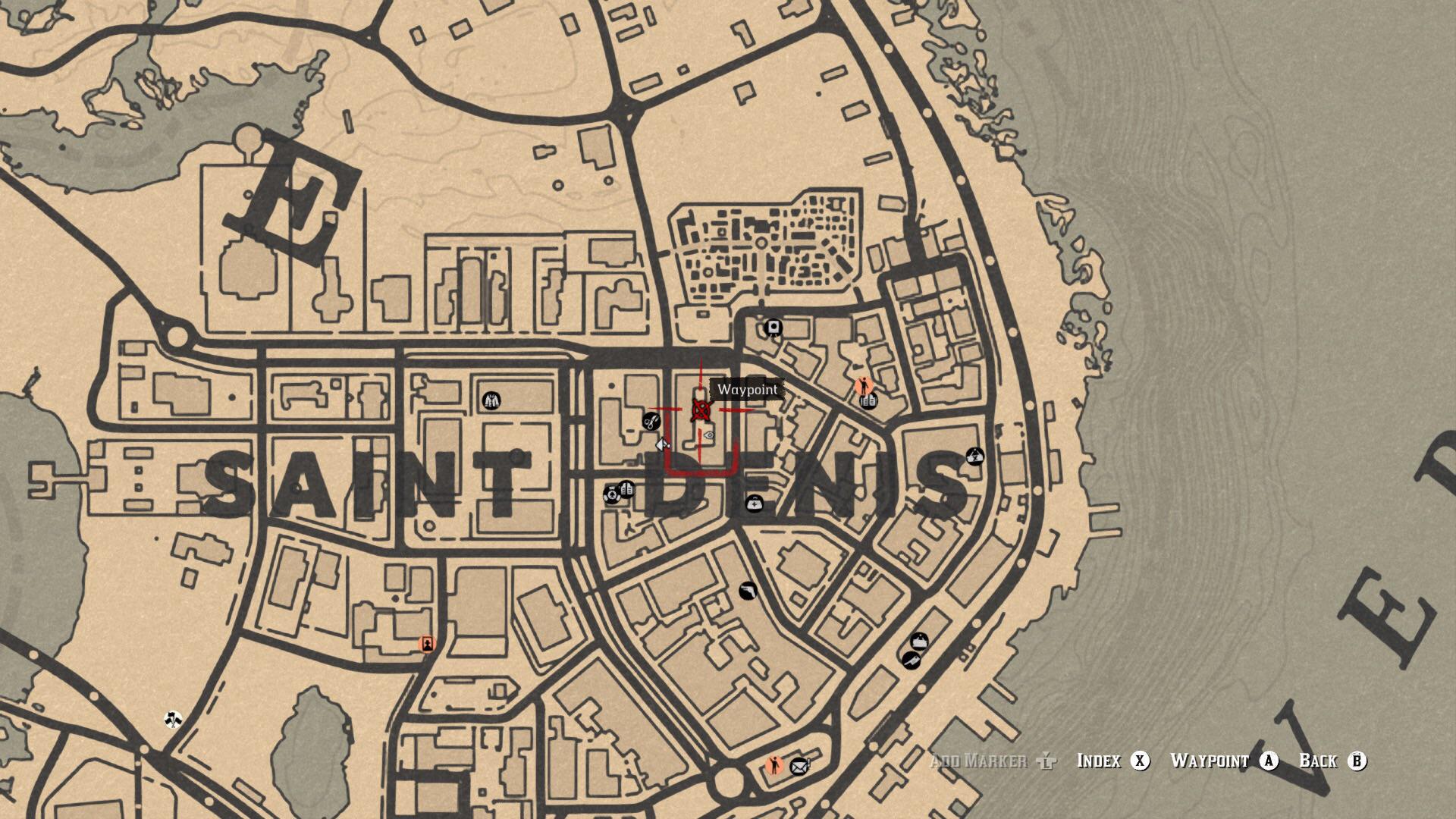This screenshot has width=1456, height=819.
Task: Click the doctor's medical bag icon
Action: [753, 502]
